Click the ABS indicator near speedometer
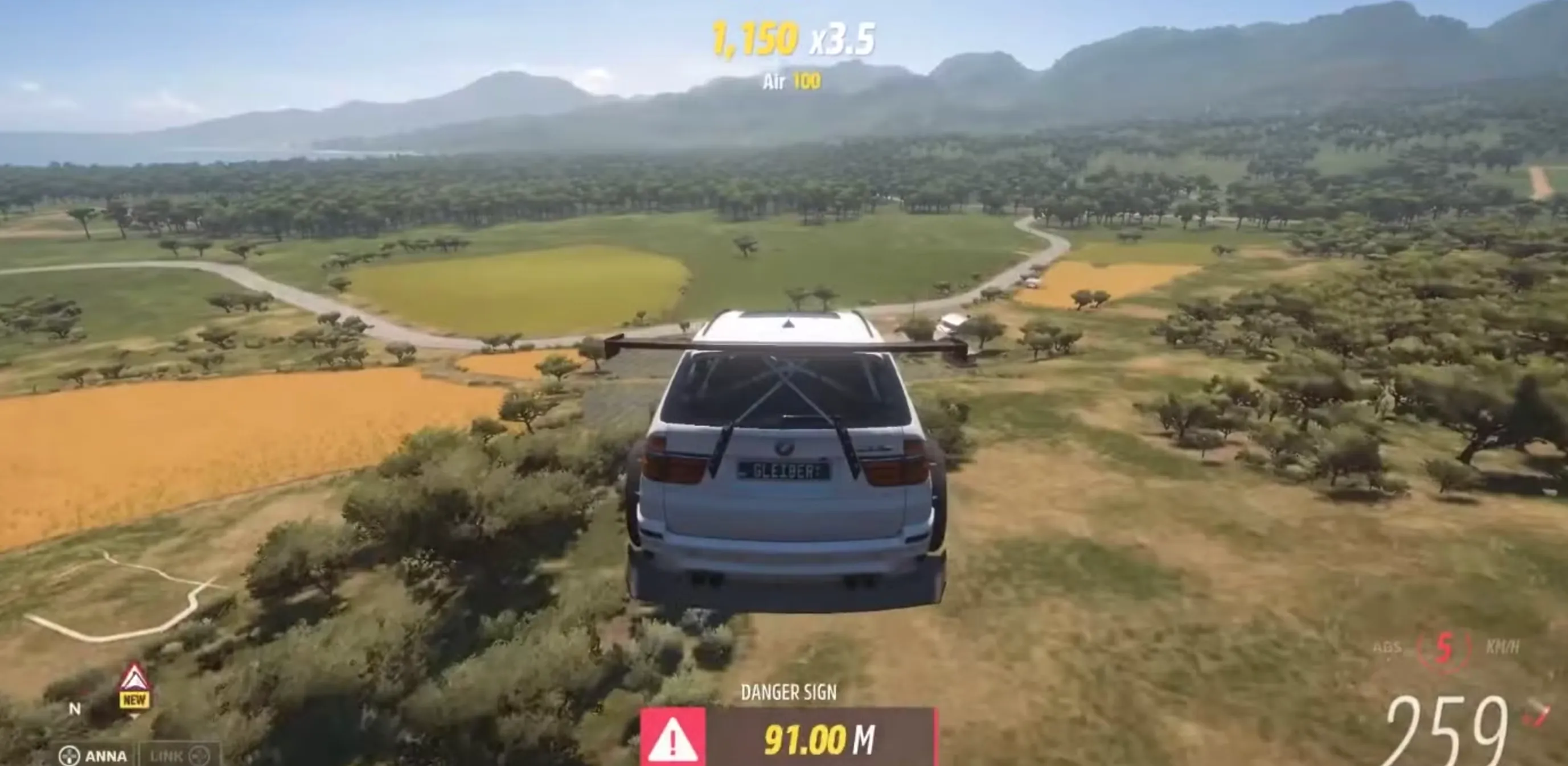This screenshot has width=1568, height=766. (1387, 646)
